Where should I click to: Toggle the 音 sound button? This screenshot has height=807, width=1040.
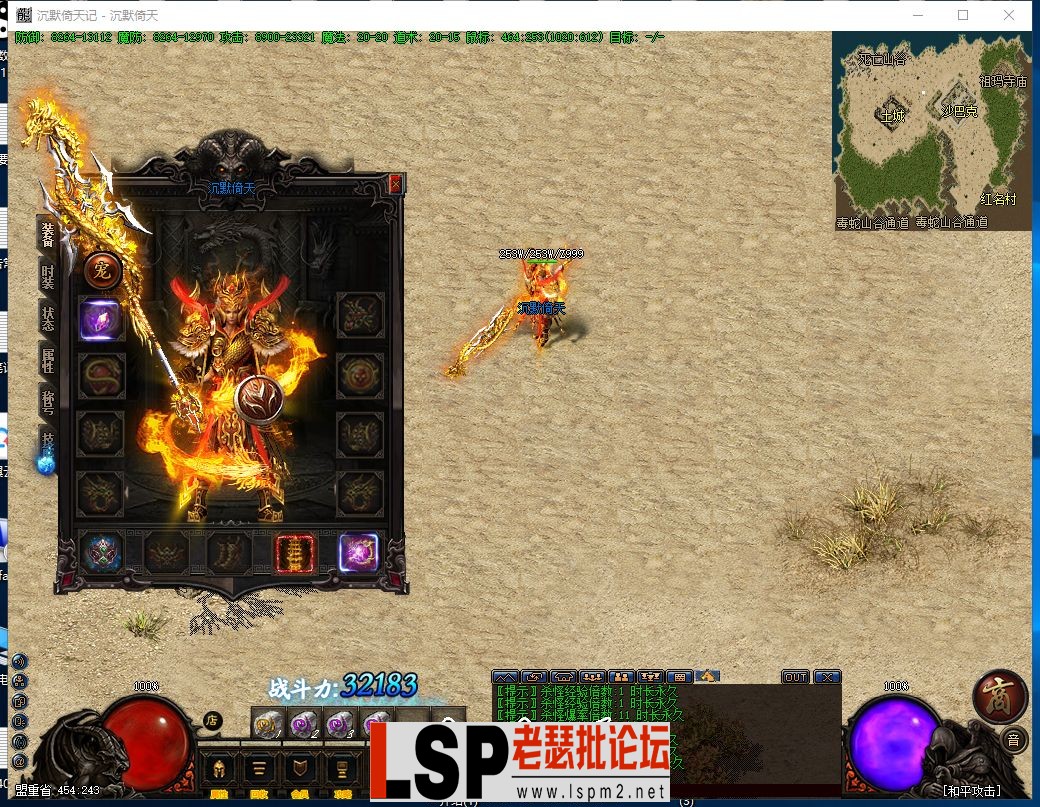click(1013, 740)
